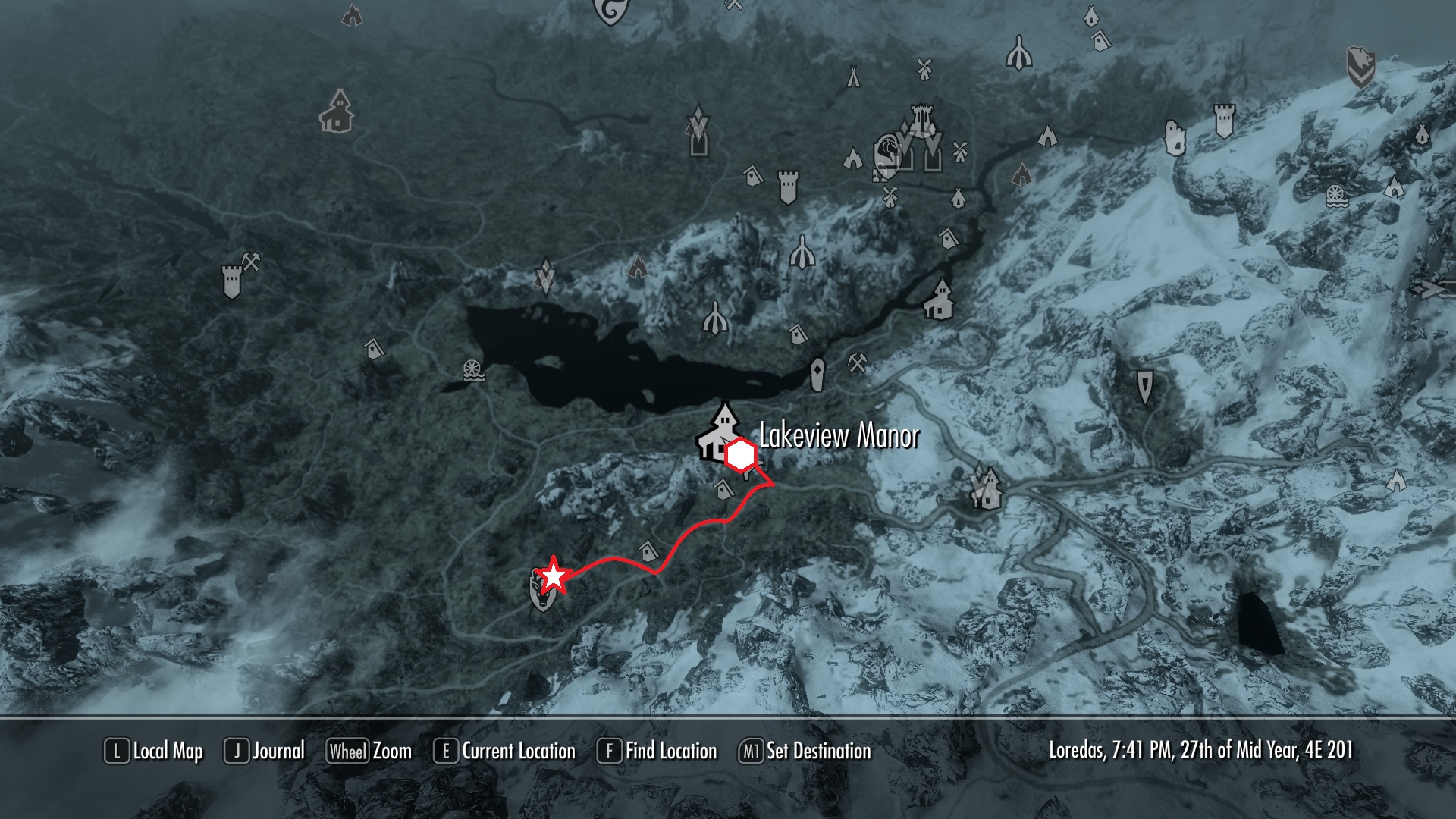Select the crossed pickaxes marker beside the standing stone
Viewport: 1456px width, 819px height.
[858, 363]
